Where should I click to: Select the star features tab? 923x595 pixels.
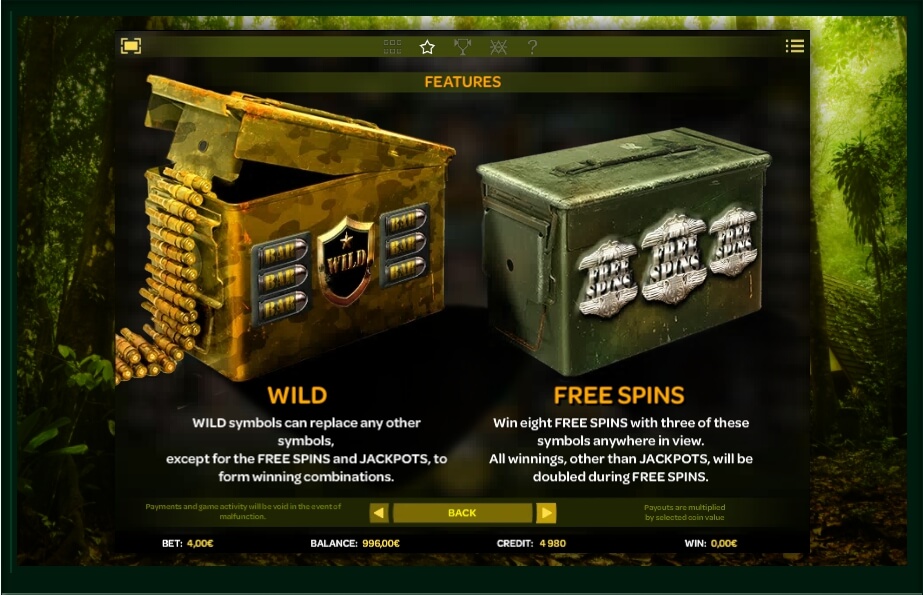point(428,47)
